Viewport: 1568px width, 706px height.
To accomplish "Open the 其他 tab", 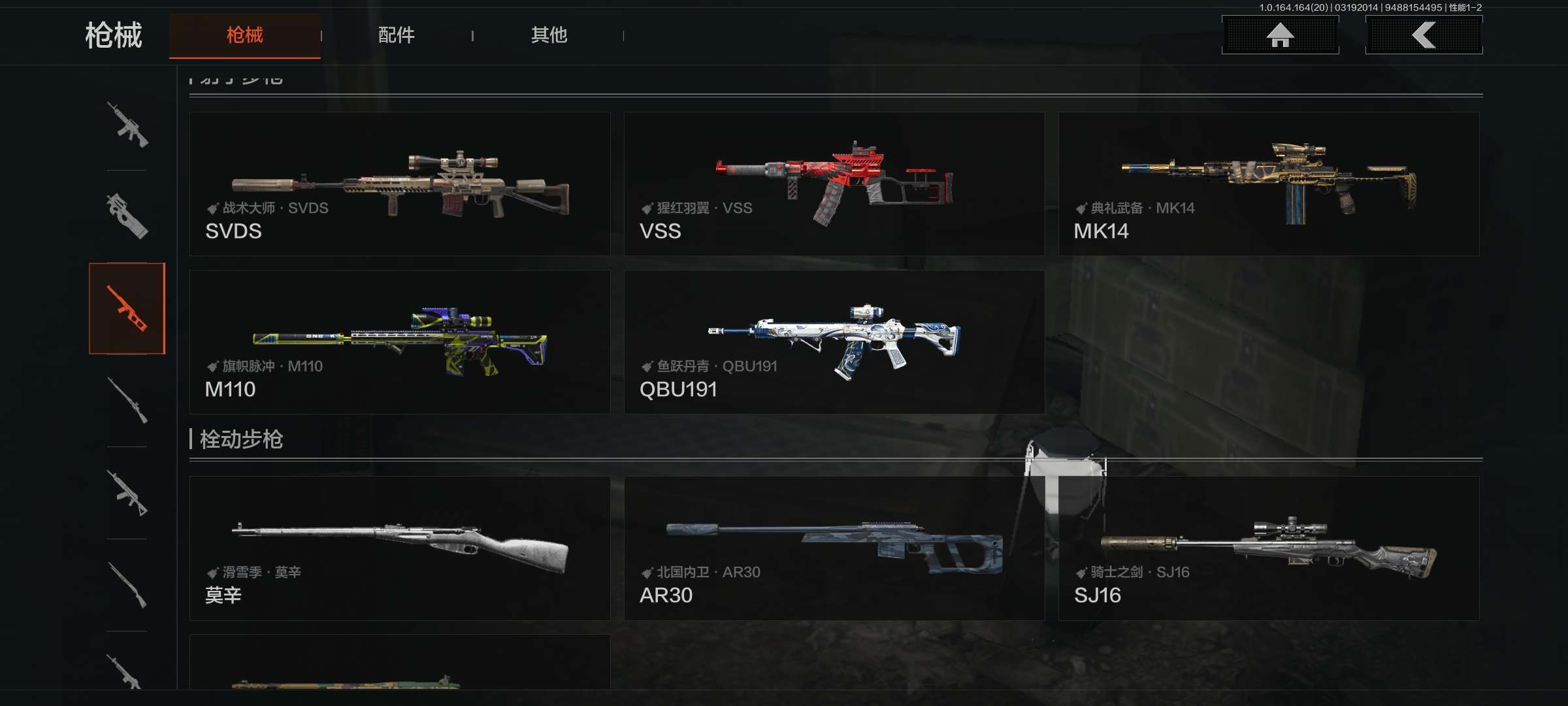I will pyautogui.click(x=549, y=35).
